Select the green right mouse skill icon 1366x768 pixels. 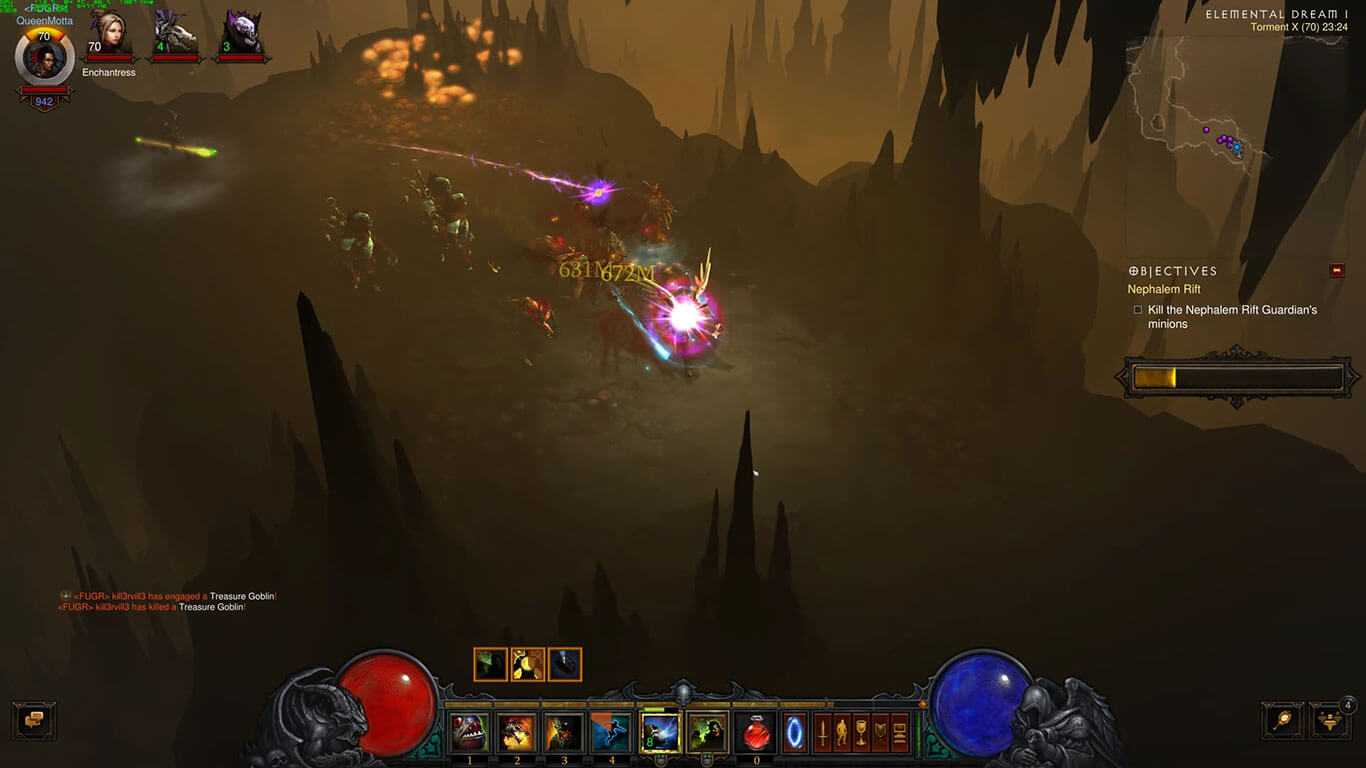(708, 732)
